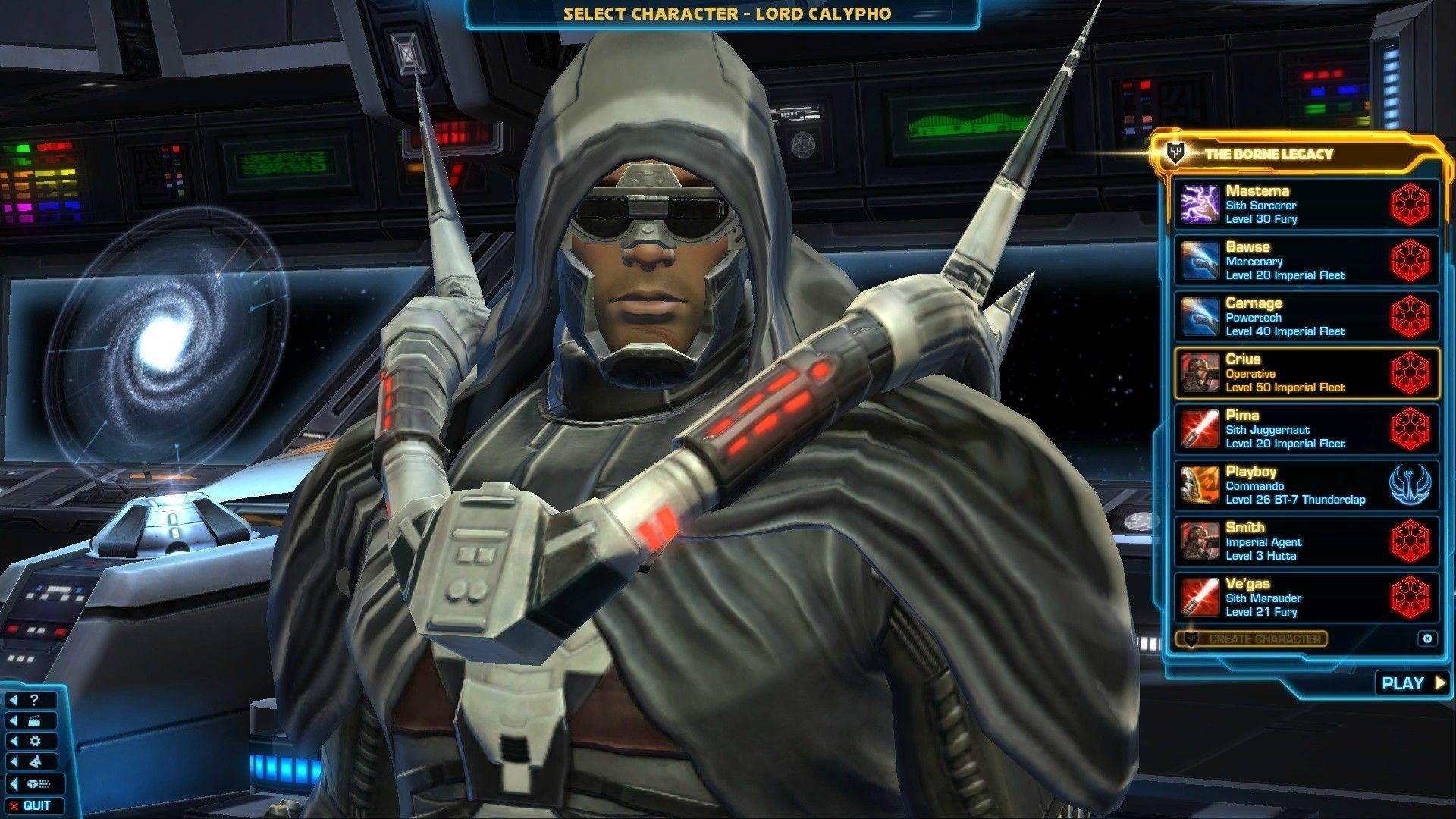Click the security key cube icon
Screen dimensions: 1456x819
pos(33,783)
